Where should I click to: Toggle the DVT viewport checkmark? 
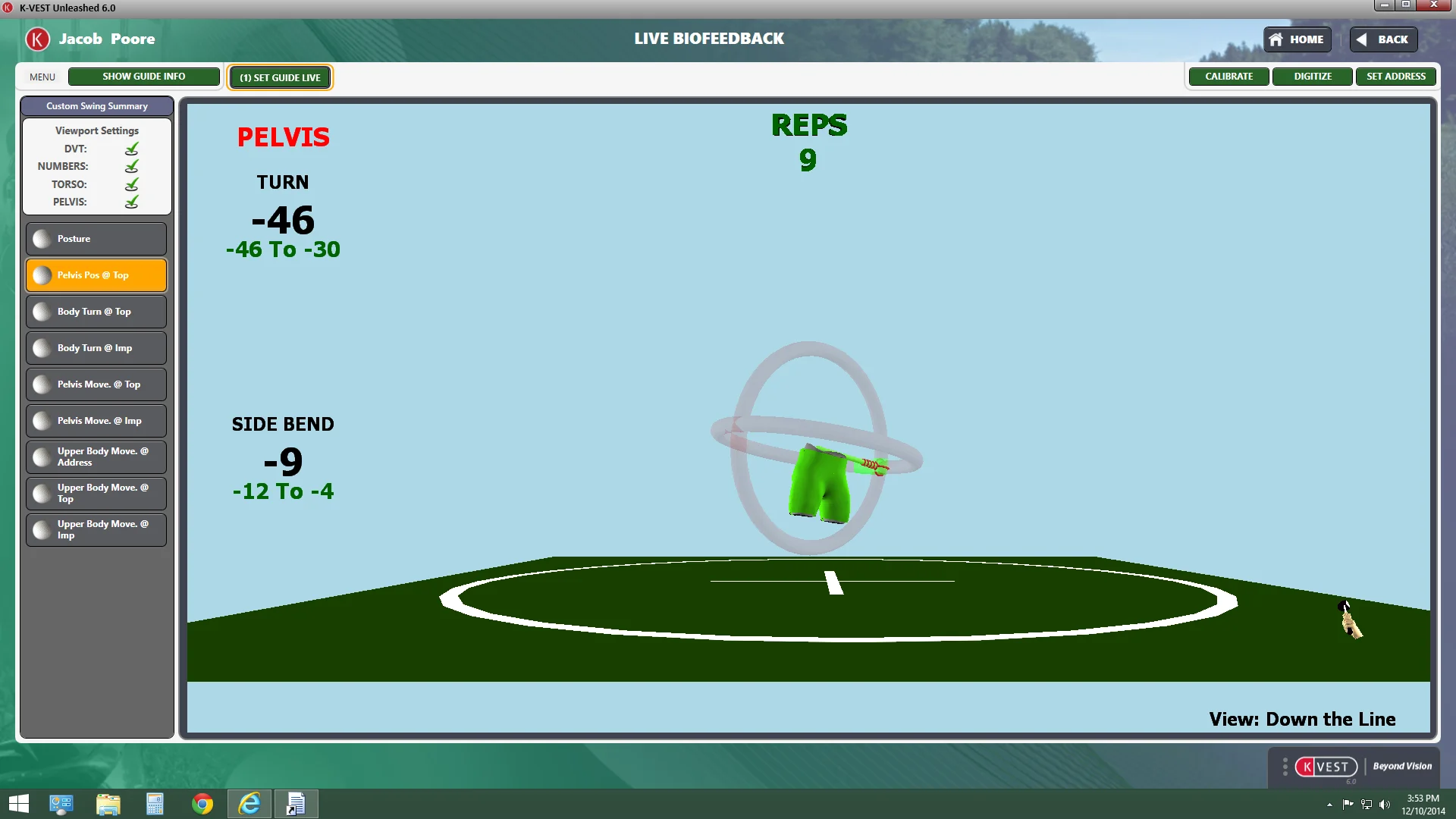[132, 149]
